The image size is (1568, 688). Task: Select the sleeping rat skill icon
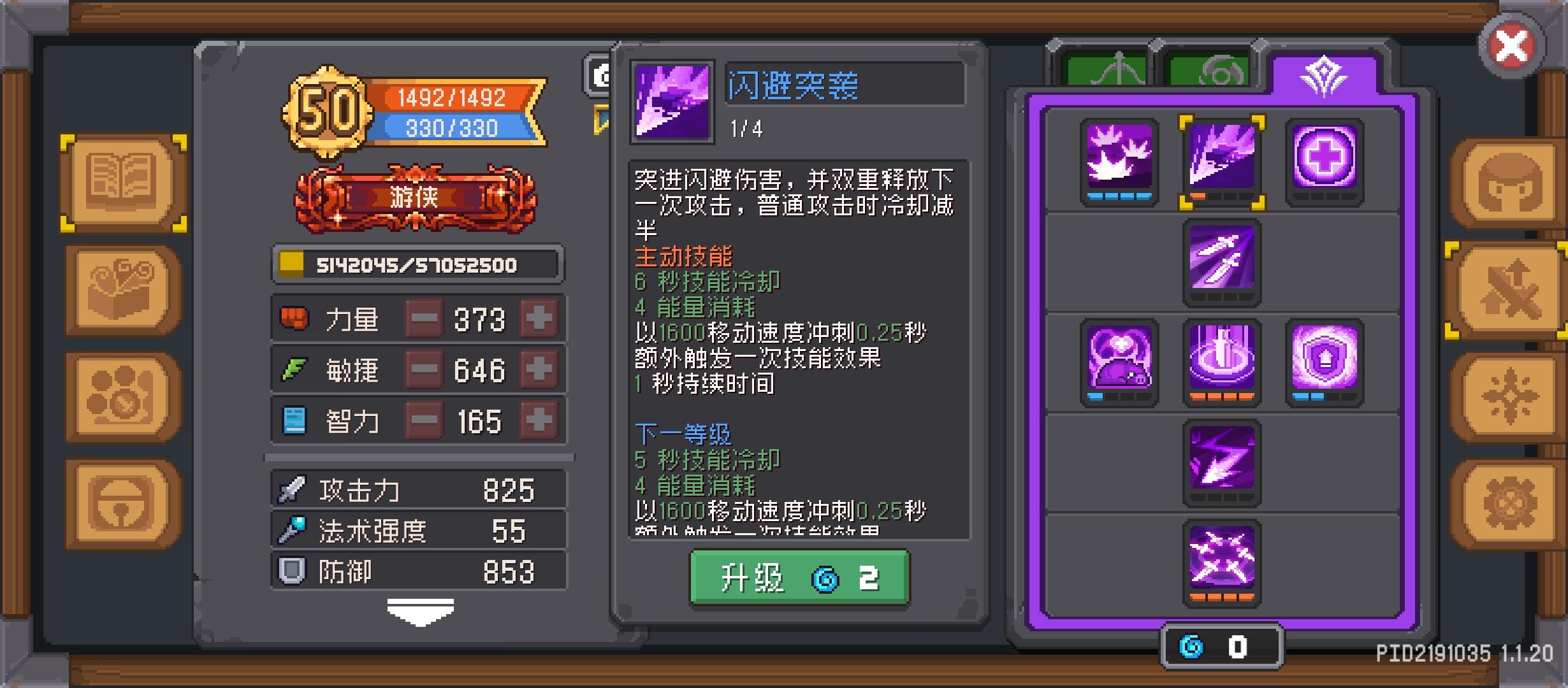(x=1120, y=361)
